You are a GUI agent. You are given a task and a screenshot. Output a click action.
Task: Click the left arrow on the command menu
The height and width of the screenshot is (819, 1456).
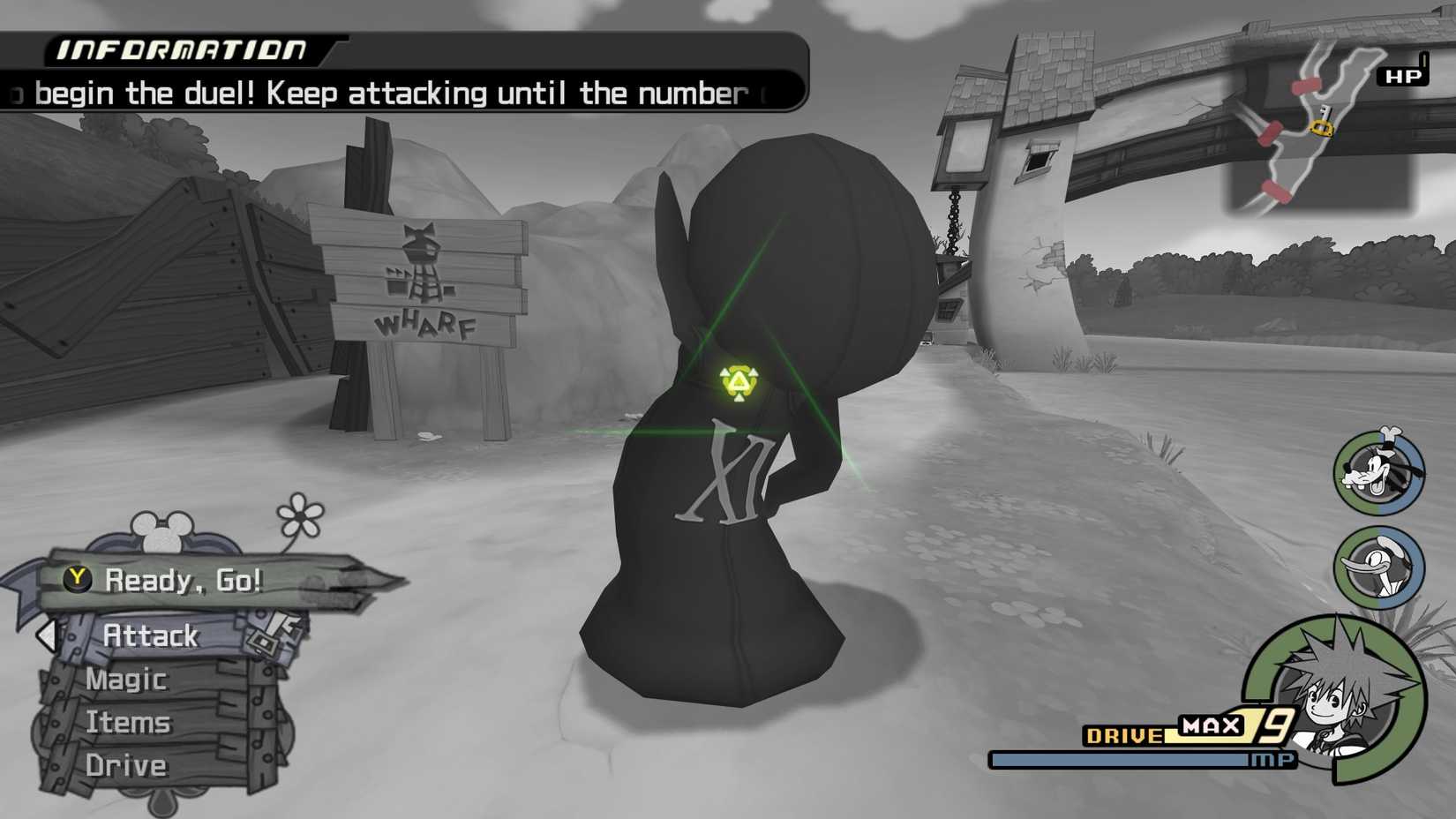[46, 635]
